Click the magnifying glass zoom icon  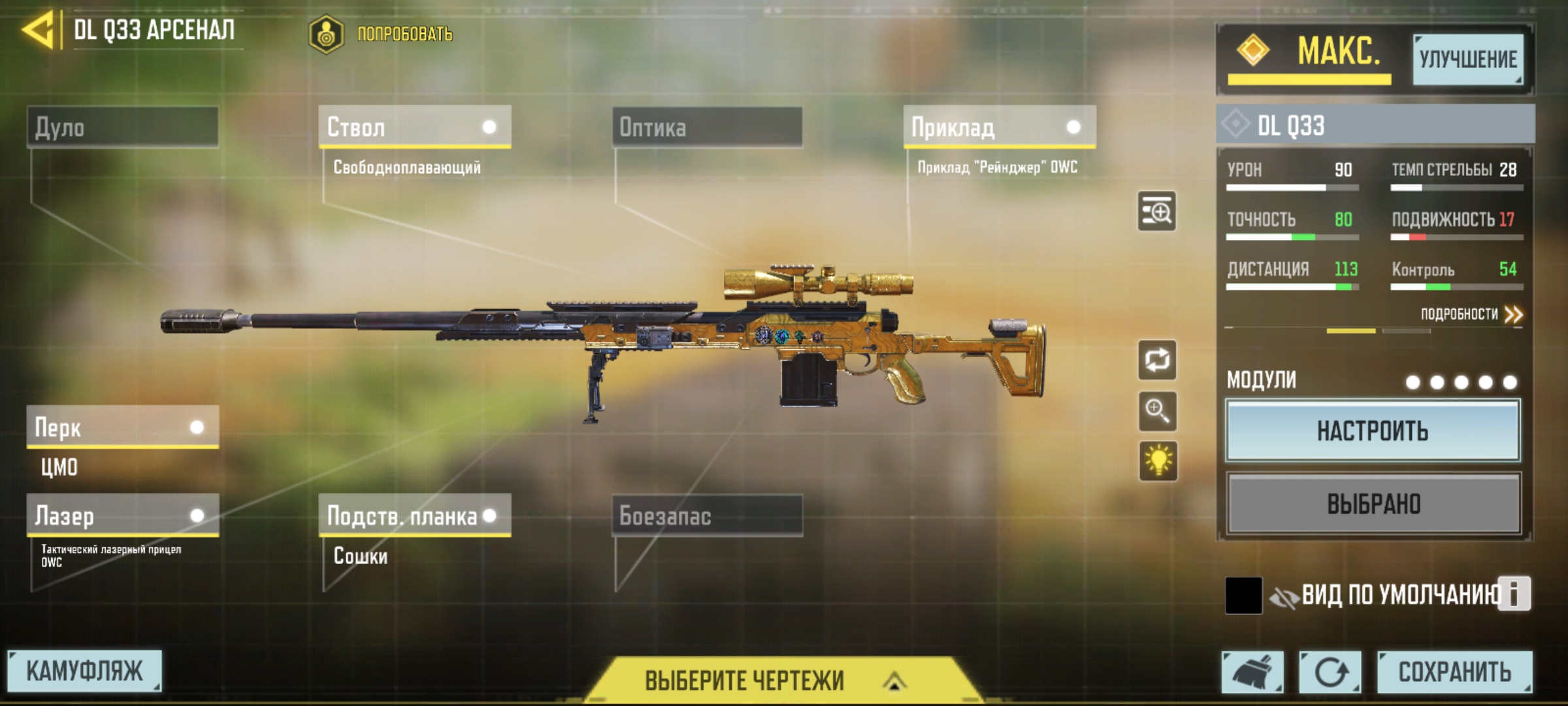click(x=1157, y=411)
